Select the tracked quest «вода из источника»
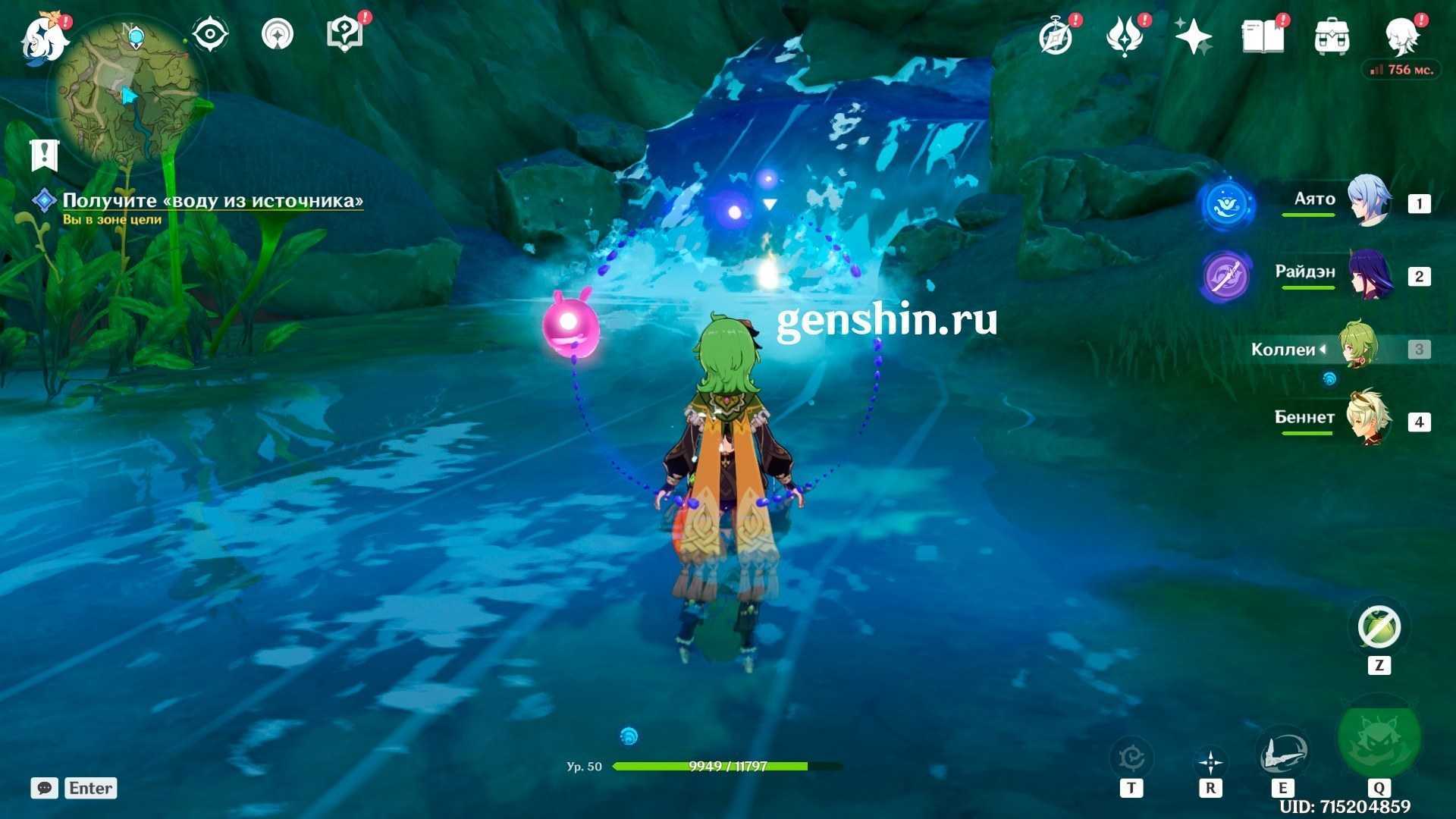Screen dimensions: 1456x819 click(212, 201)
